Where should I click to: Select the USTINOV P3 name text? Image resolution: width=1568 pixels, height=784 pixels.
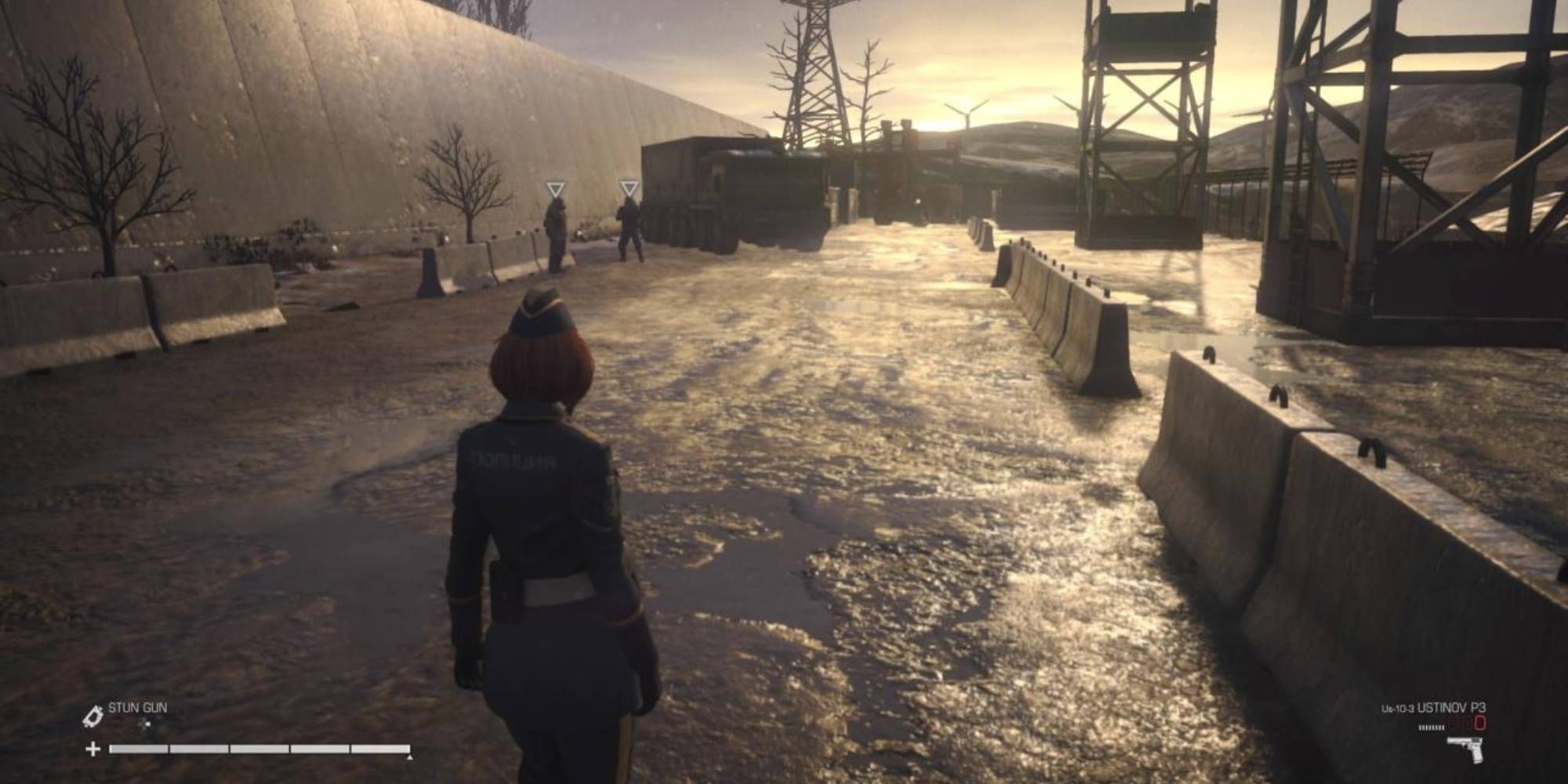point(1452,708)
